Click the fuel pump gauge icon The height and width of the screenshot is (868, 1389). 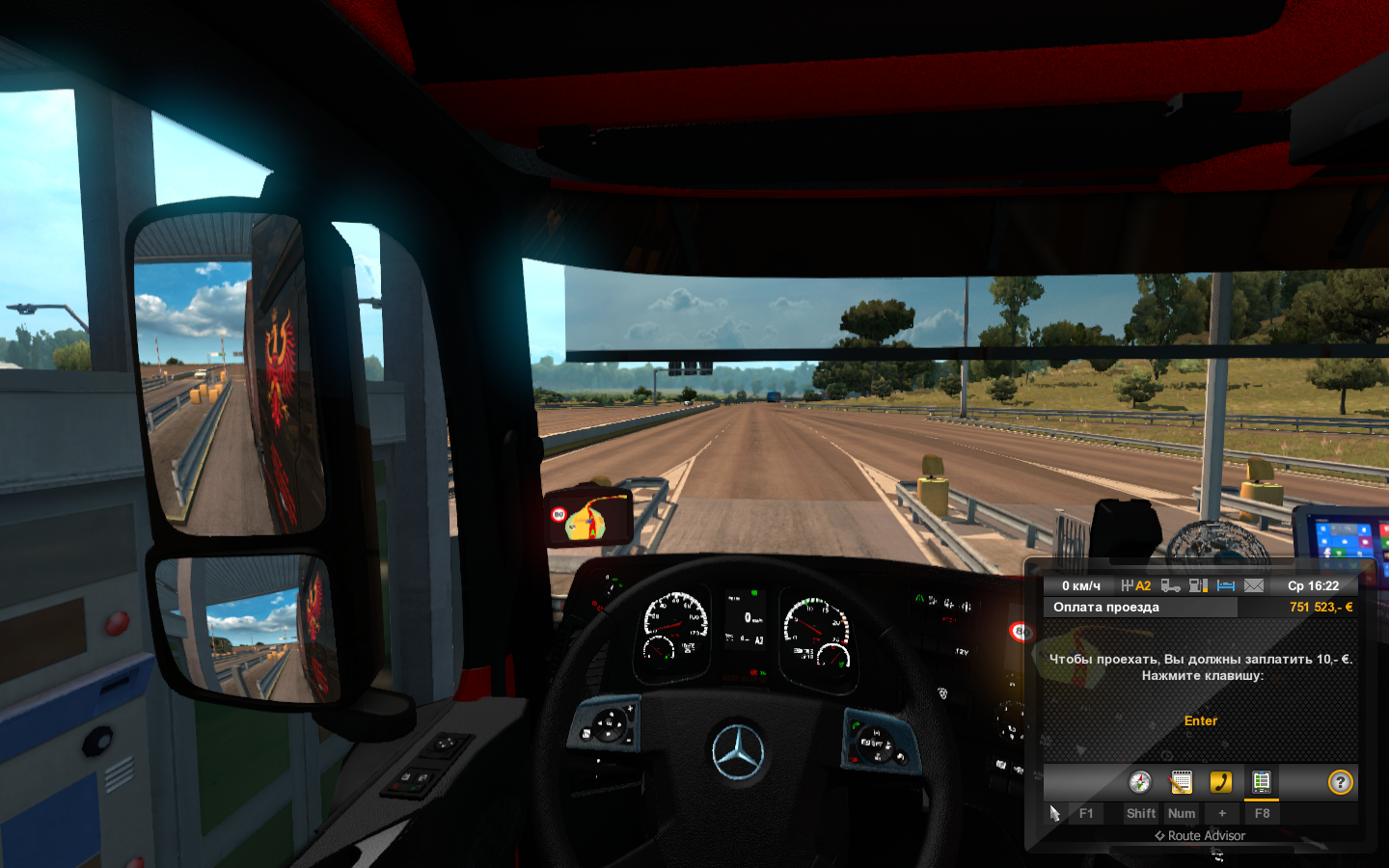(1198, 585)
